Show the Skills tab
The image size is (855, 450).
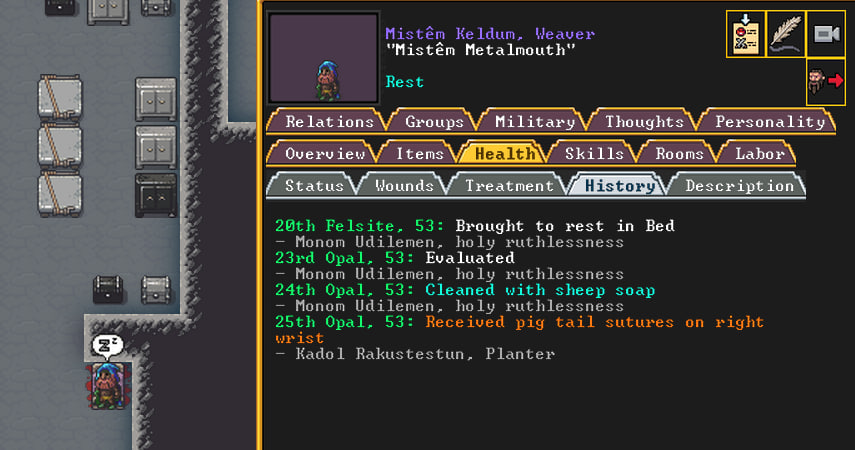[x=594, y=154]
